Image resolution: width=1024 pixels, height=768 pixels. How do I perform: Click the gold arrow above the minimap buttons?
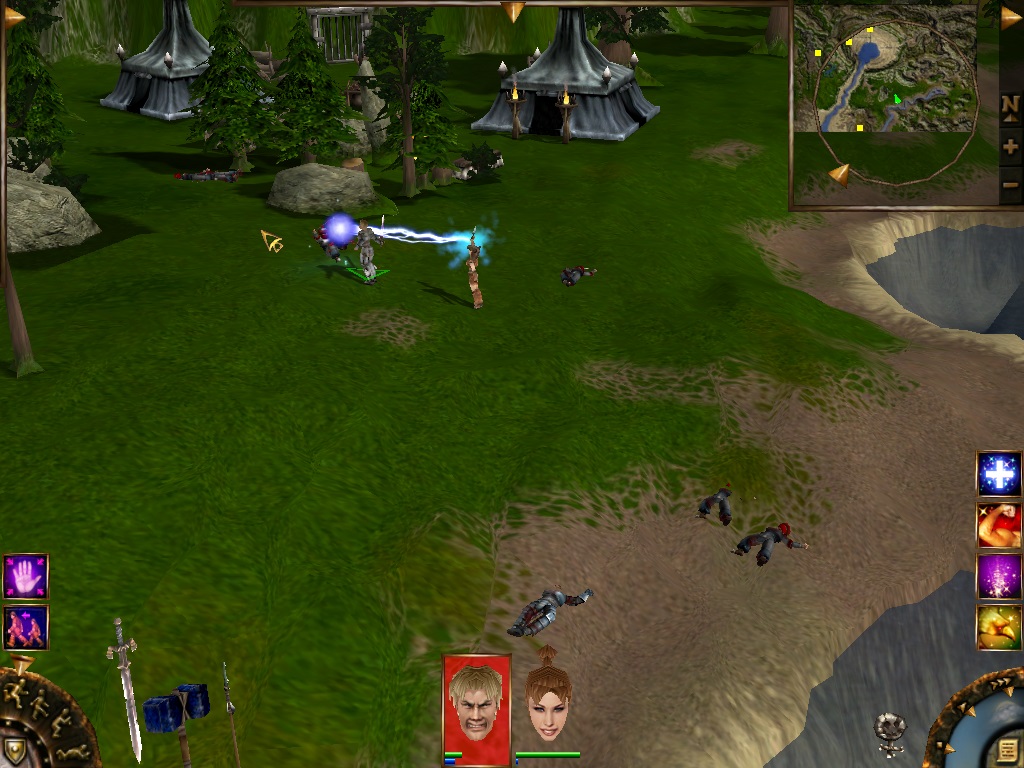tap(1010, 17)
